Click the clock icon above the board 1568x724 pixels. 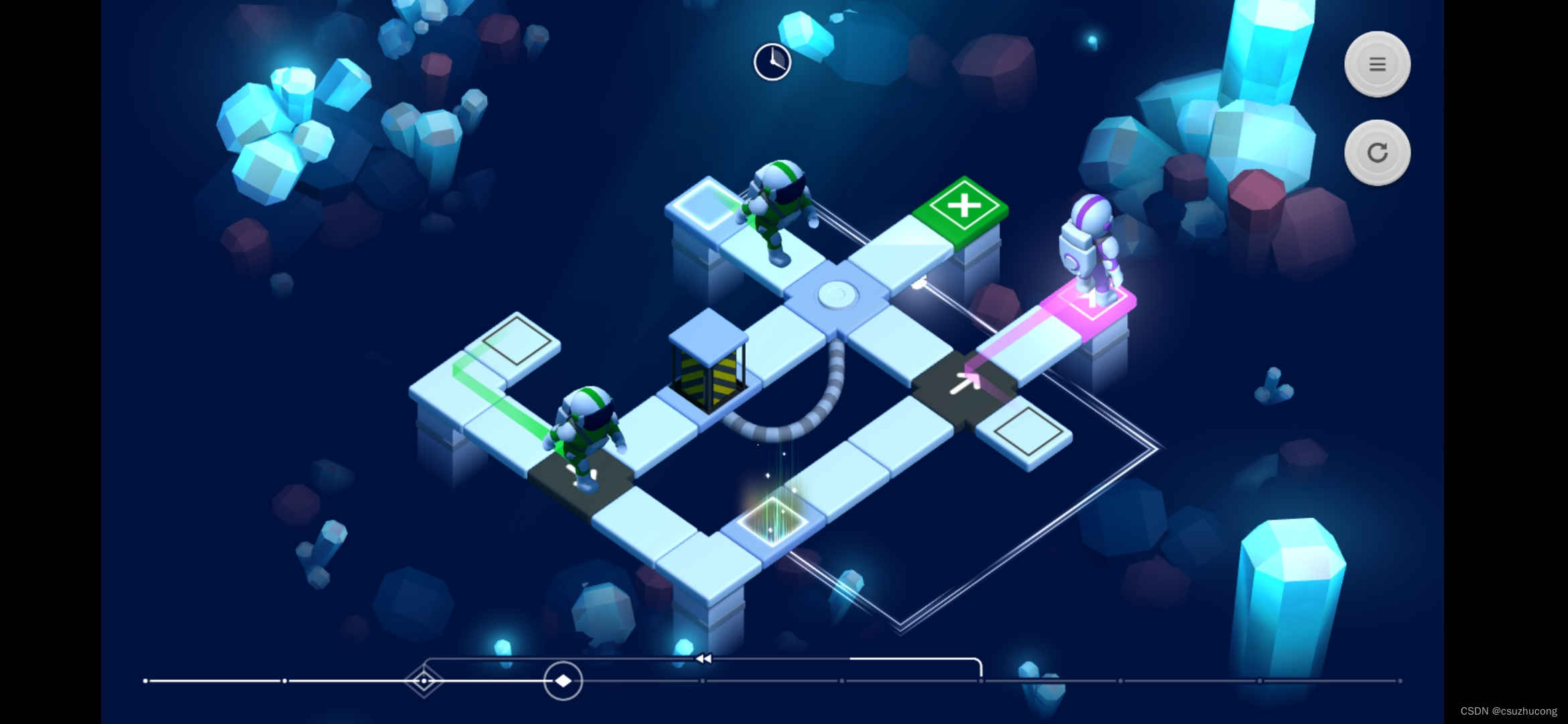(x=772, y=62)
